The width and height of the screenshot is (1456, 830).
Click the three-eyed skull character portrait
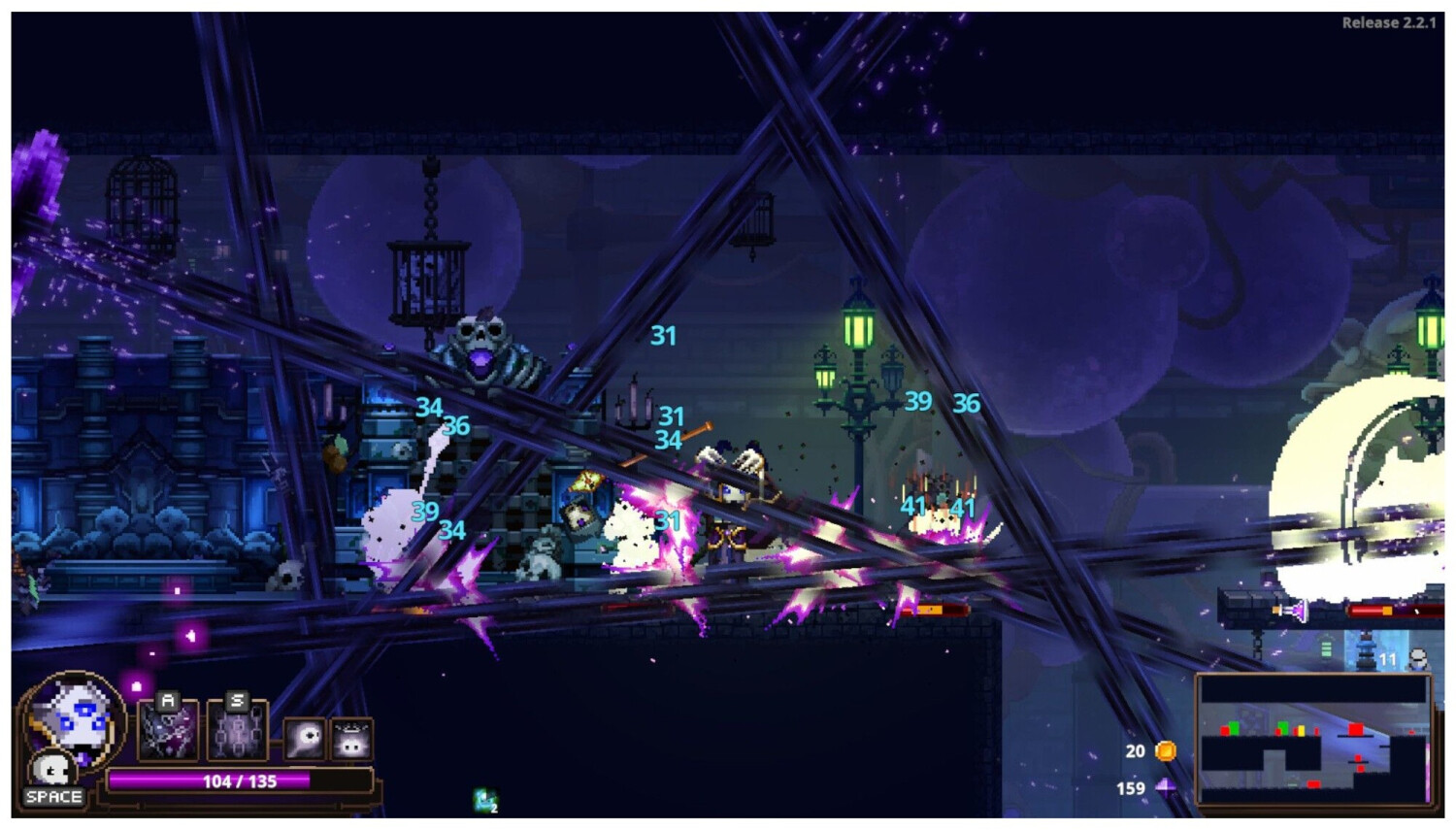click(74, 718)
